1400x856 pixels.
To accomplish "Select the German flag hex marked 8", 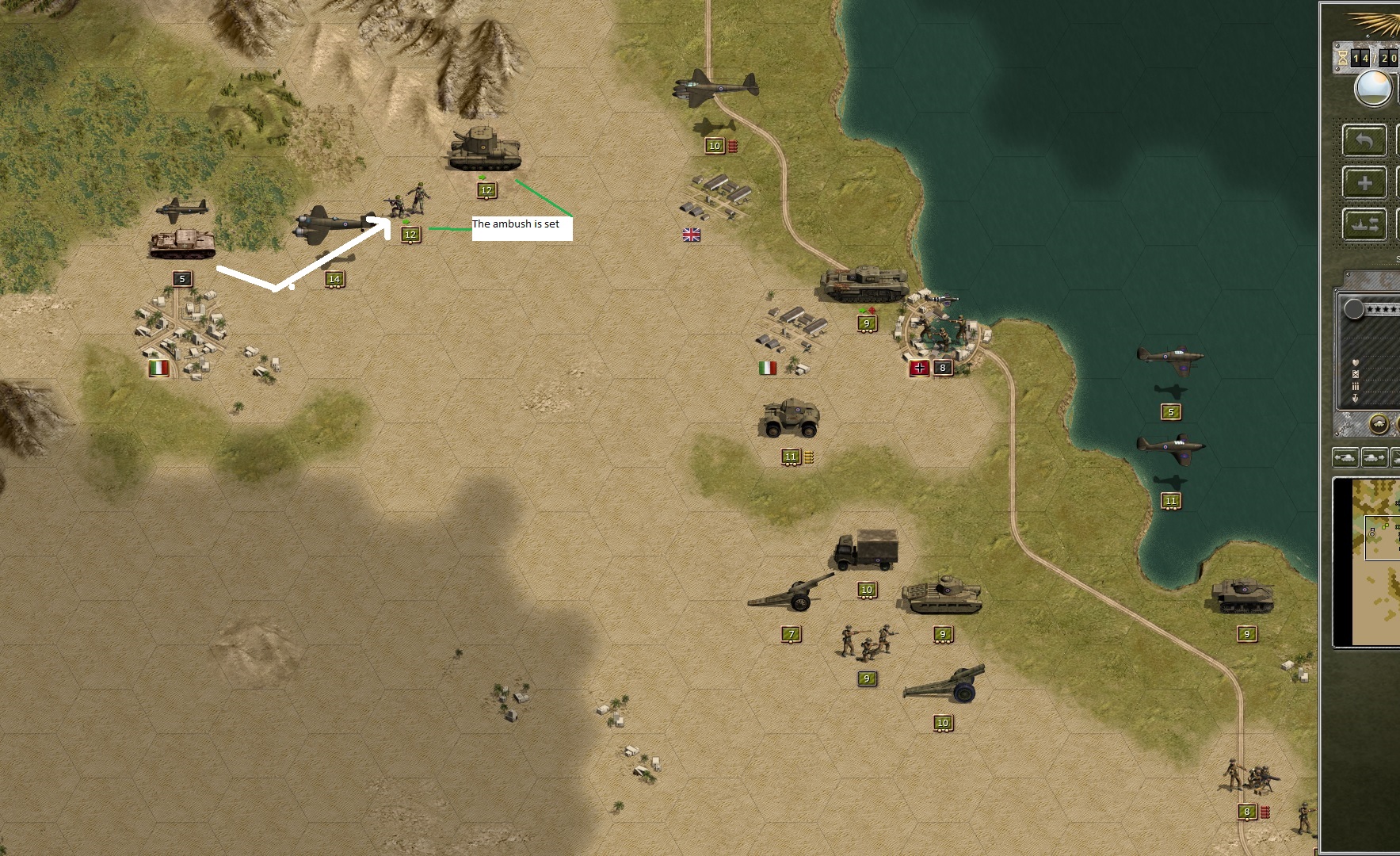I will (x=919, y=367).
